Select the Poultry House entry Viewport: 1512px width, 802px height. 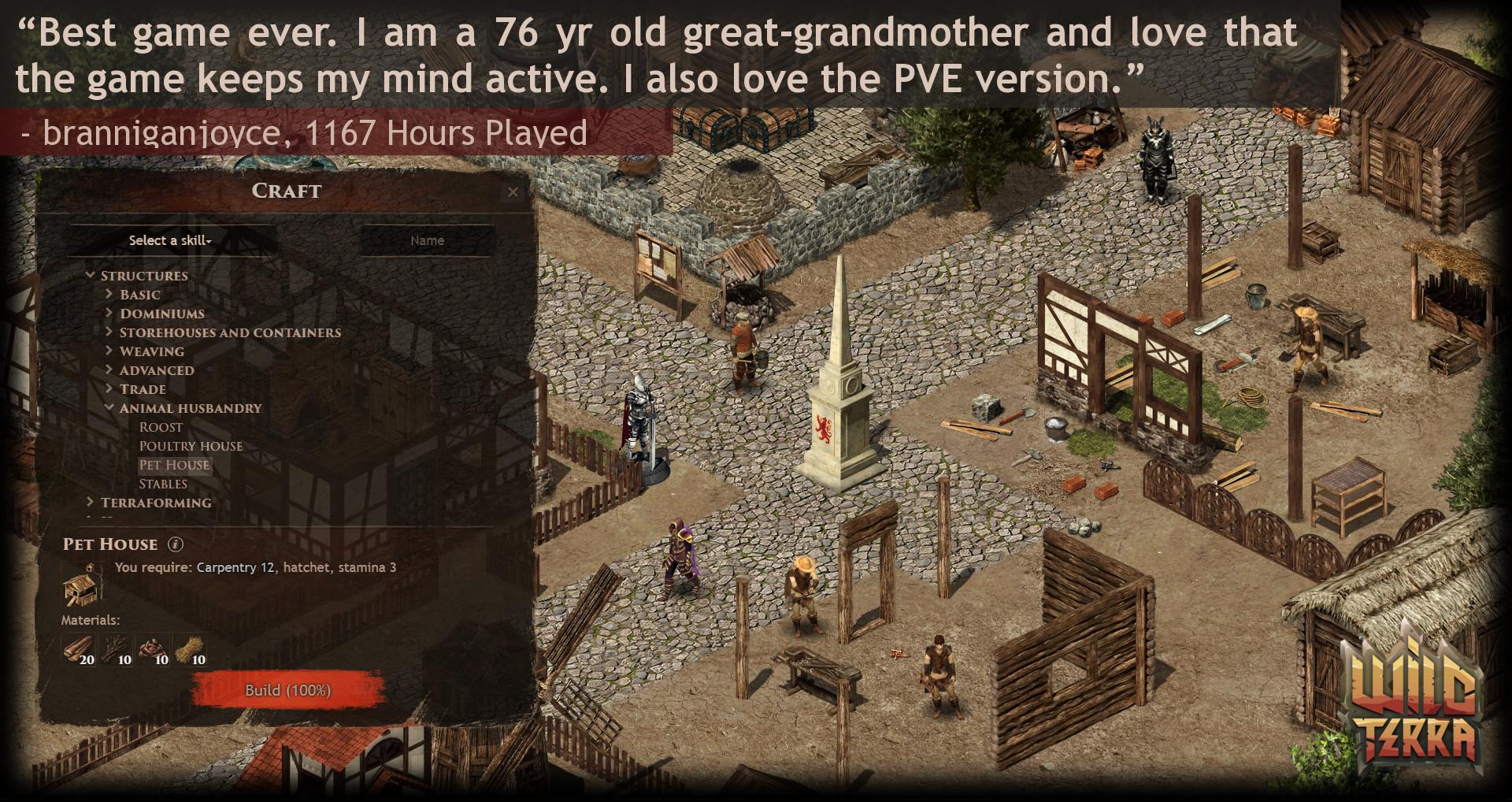191,446
